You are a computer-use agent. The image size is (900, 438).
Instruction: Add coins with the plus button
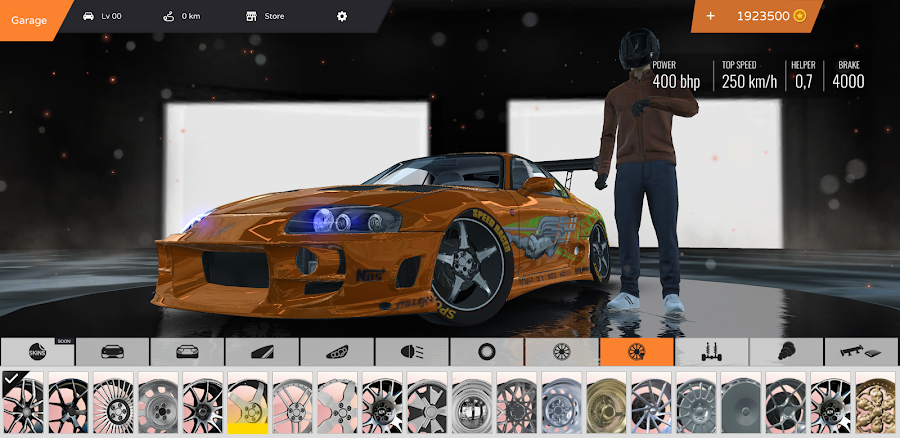click(710, 16)
